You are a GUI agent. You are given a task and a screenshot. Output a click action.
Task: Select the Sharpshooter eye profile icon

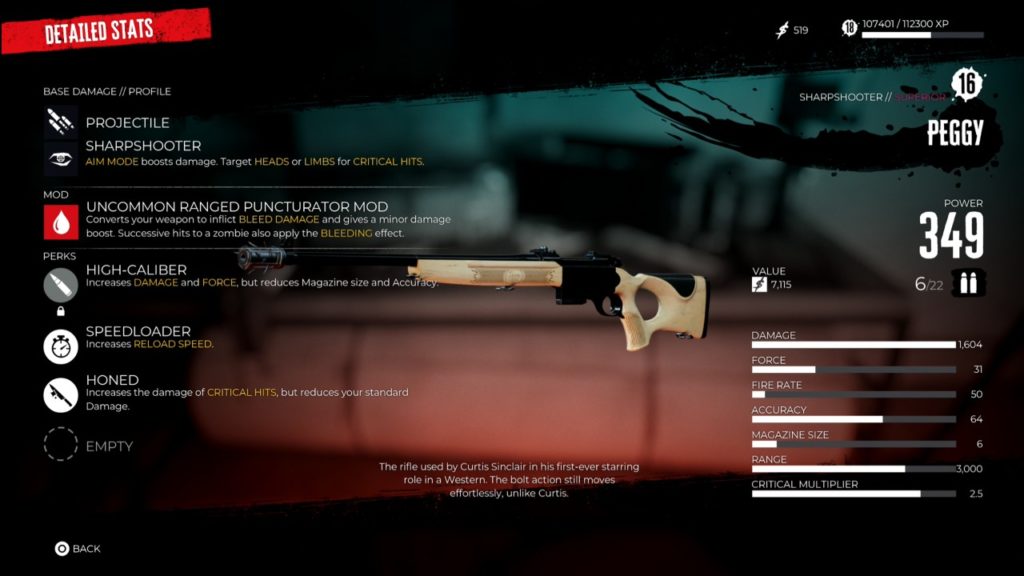(60, 158)
